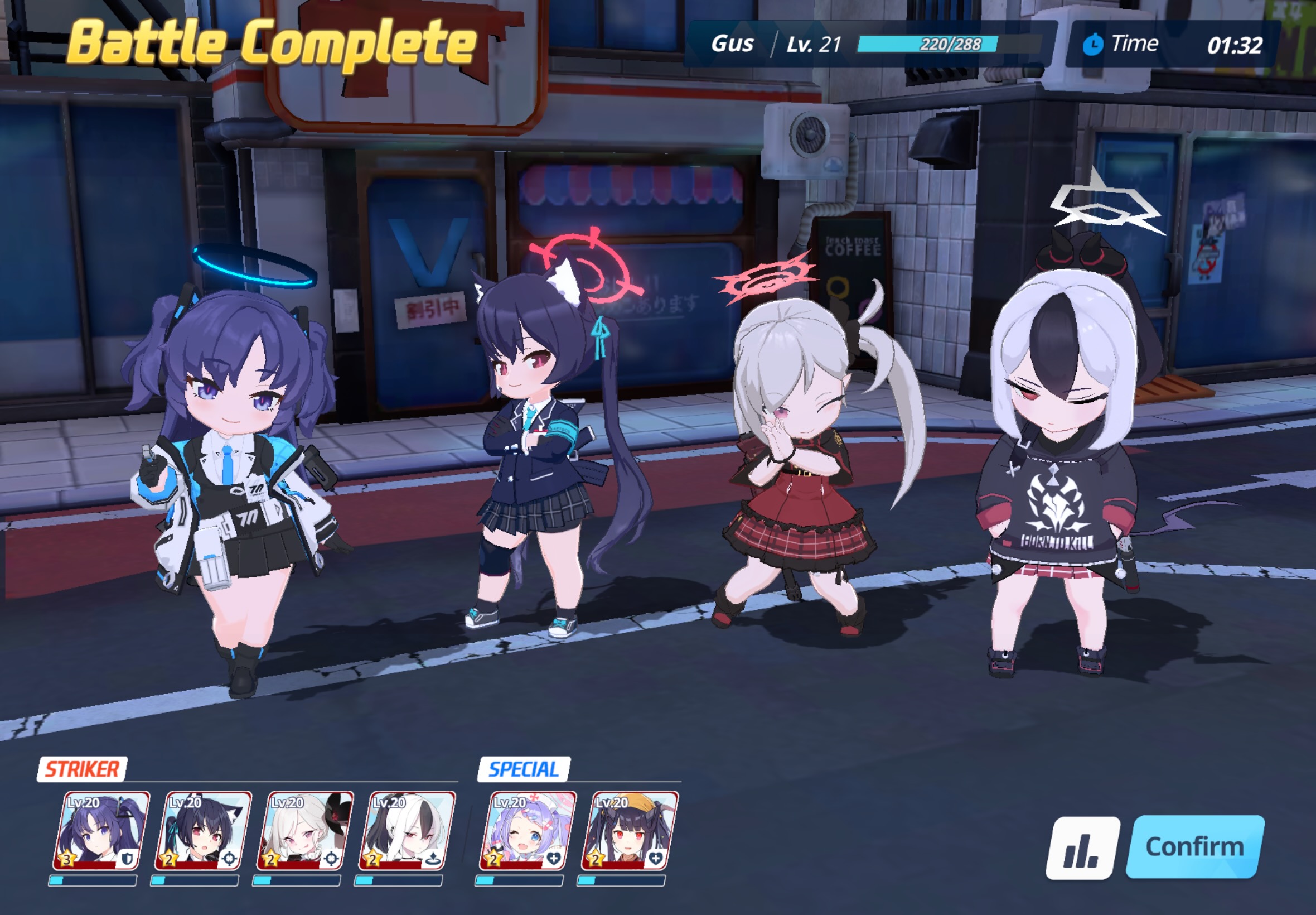The height and width of the screenshot is (915, 1316).
Task: Select the purple-haired 3-star striker portrait
Action: 101,830
